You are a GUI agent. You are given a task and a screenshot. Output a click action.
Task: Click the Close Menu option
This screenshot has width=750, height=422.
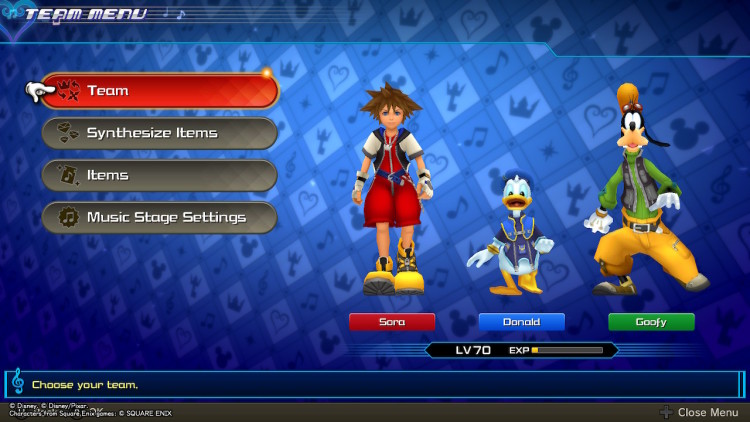coord(699,412)
